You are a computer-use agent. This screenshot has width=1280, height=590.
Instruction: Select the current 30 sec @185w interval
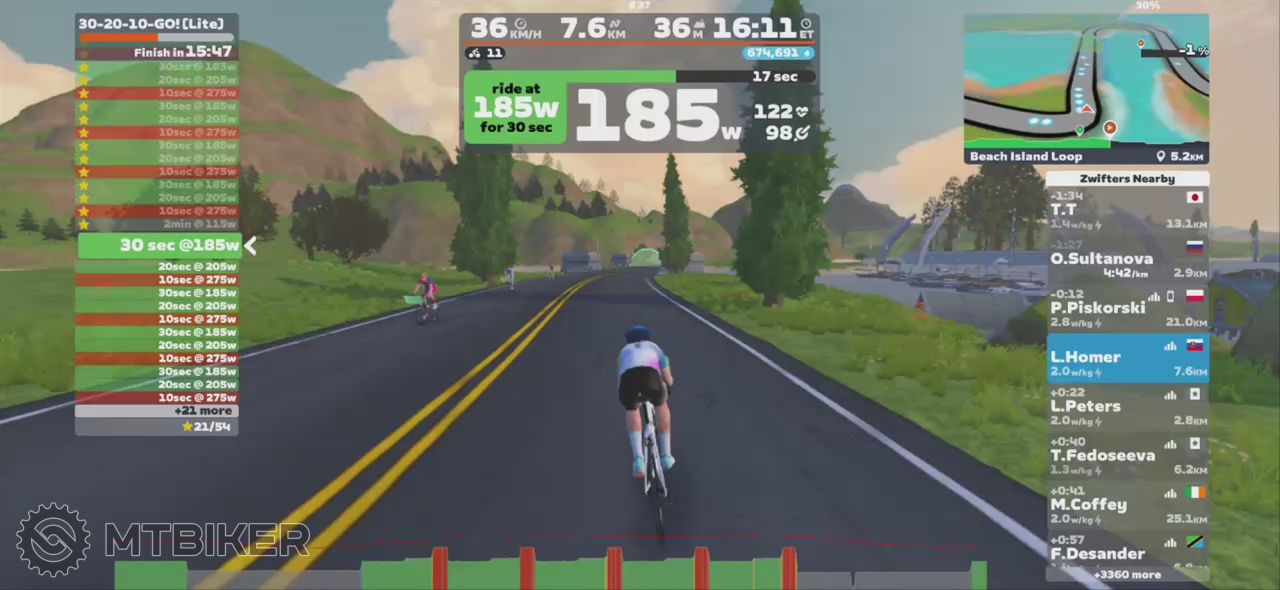[x=158, y=246]
